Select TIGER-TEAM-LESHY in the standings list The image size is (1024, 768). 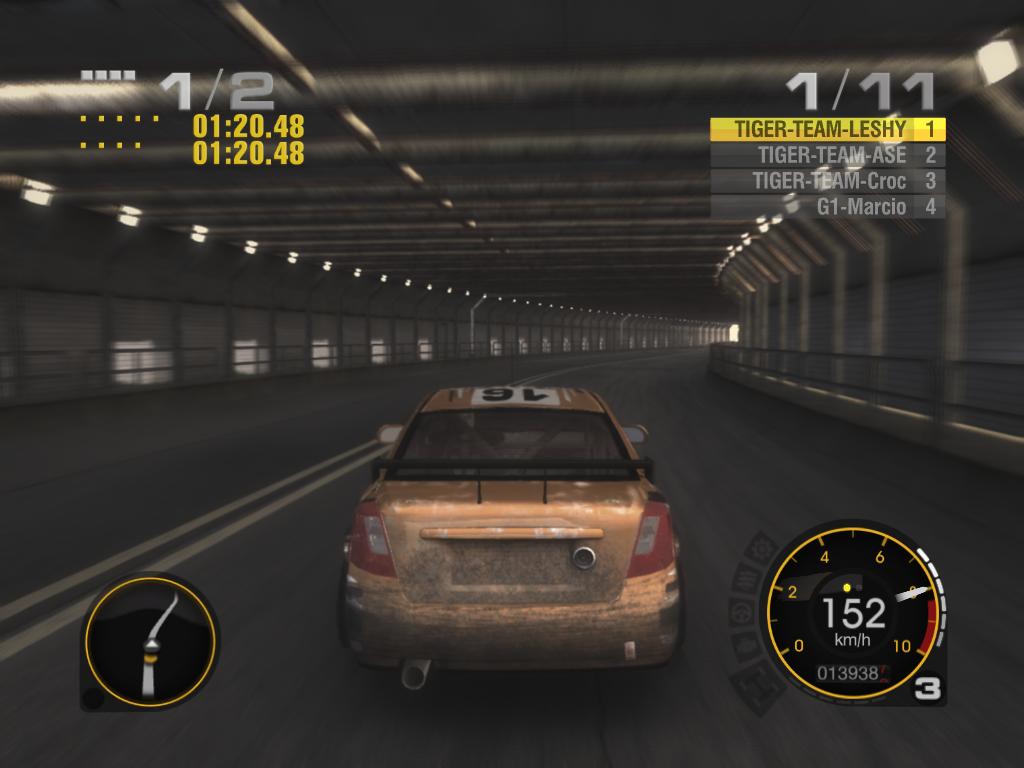click(x=827, y=129)
